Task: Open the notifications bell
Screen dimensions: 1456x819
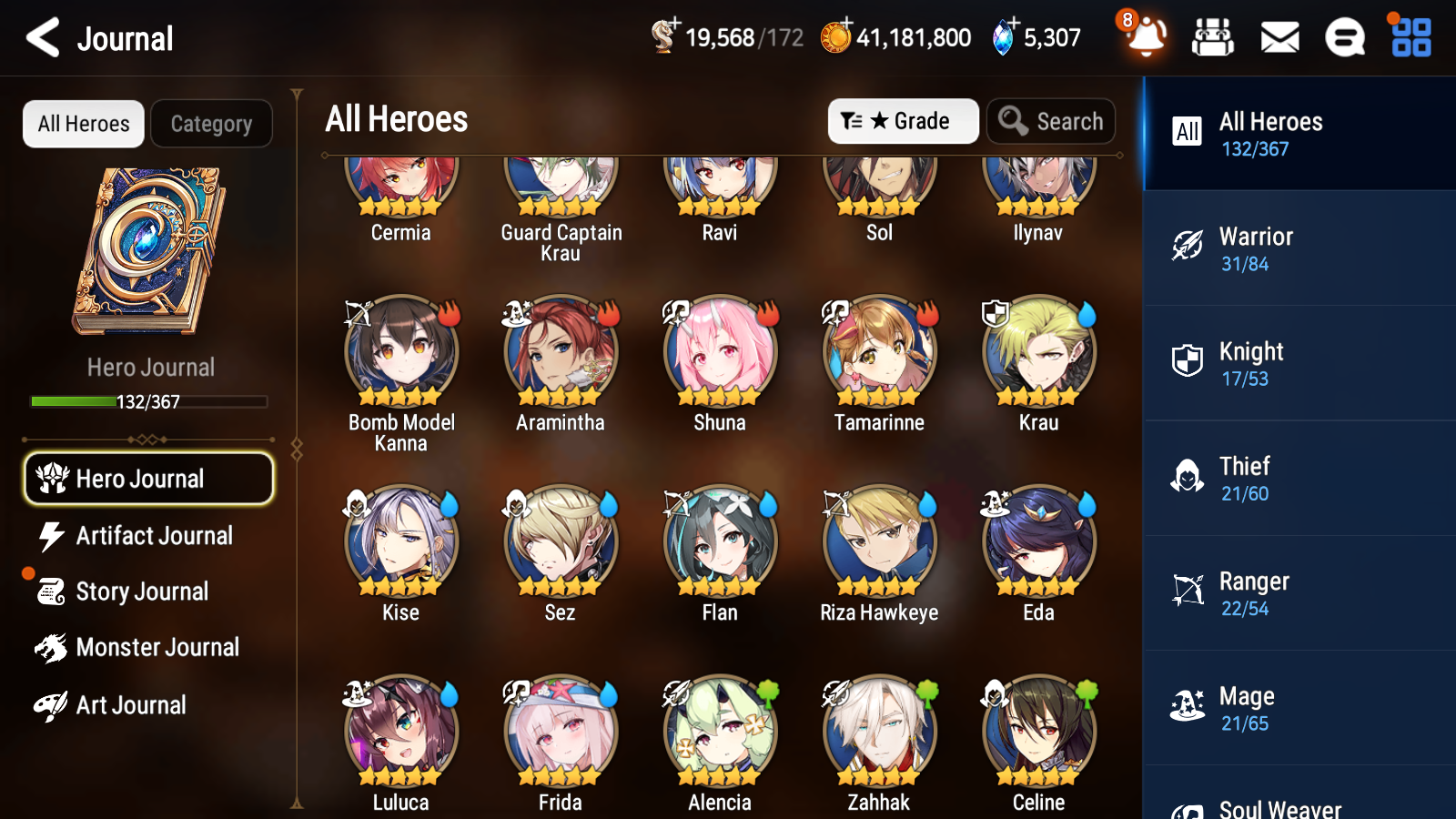Action: coord(1146,39)
